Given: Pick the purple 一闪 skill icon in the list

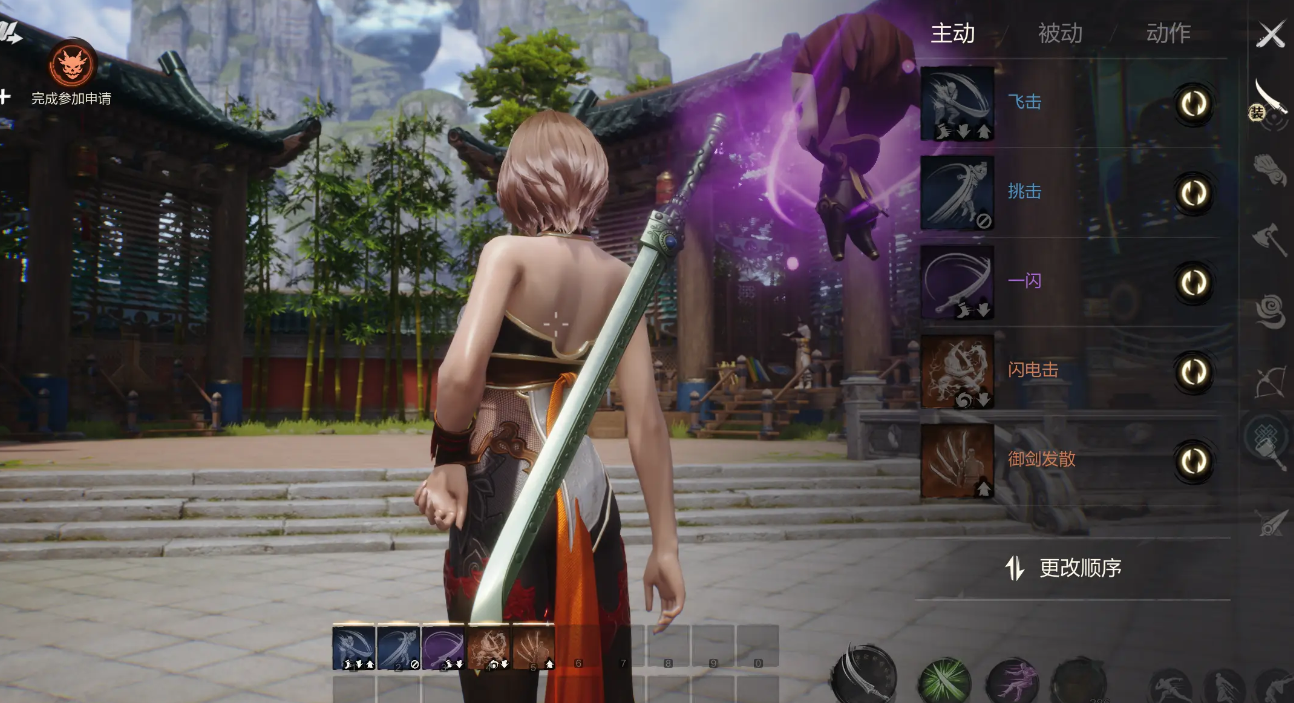Looking at the screenshot, I should pyautogui.click(x=957, y=282).
